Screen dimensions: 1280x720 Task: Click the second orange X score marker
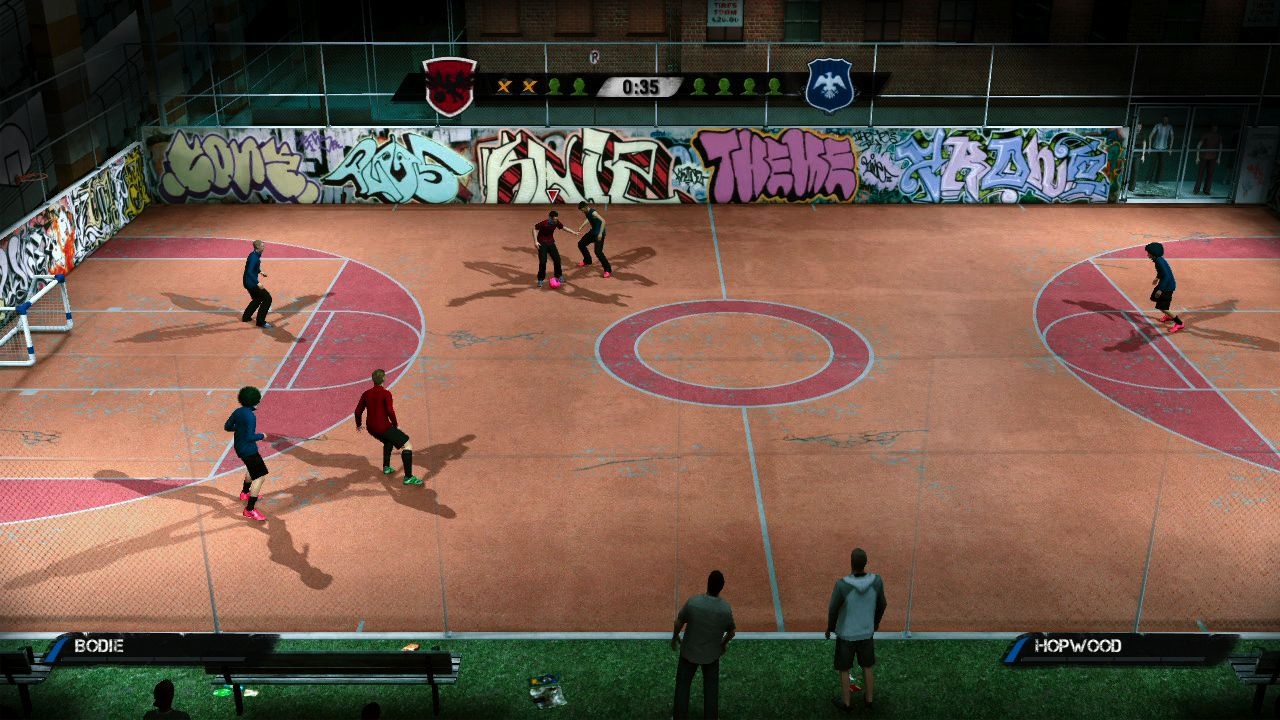529,87
